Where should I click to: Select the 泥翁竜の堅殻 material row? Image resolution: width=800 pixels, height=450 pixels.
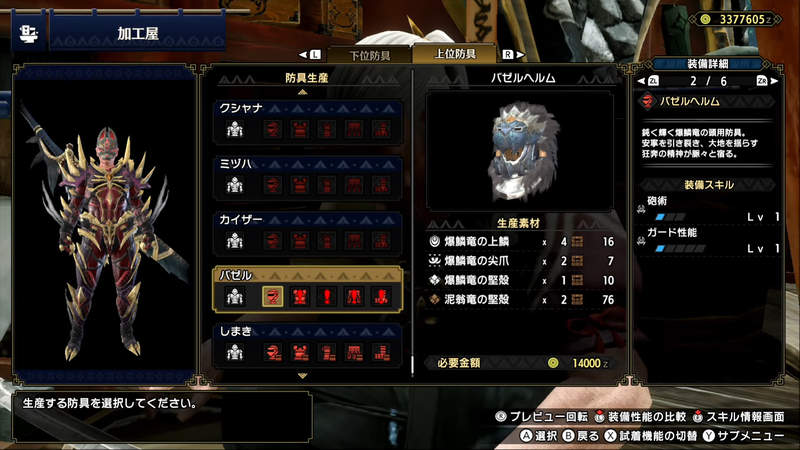pos(520,298)
